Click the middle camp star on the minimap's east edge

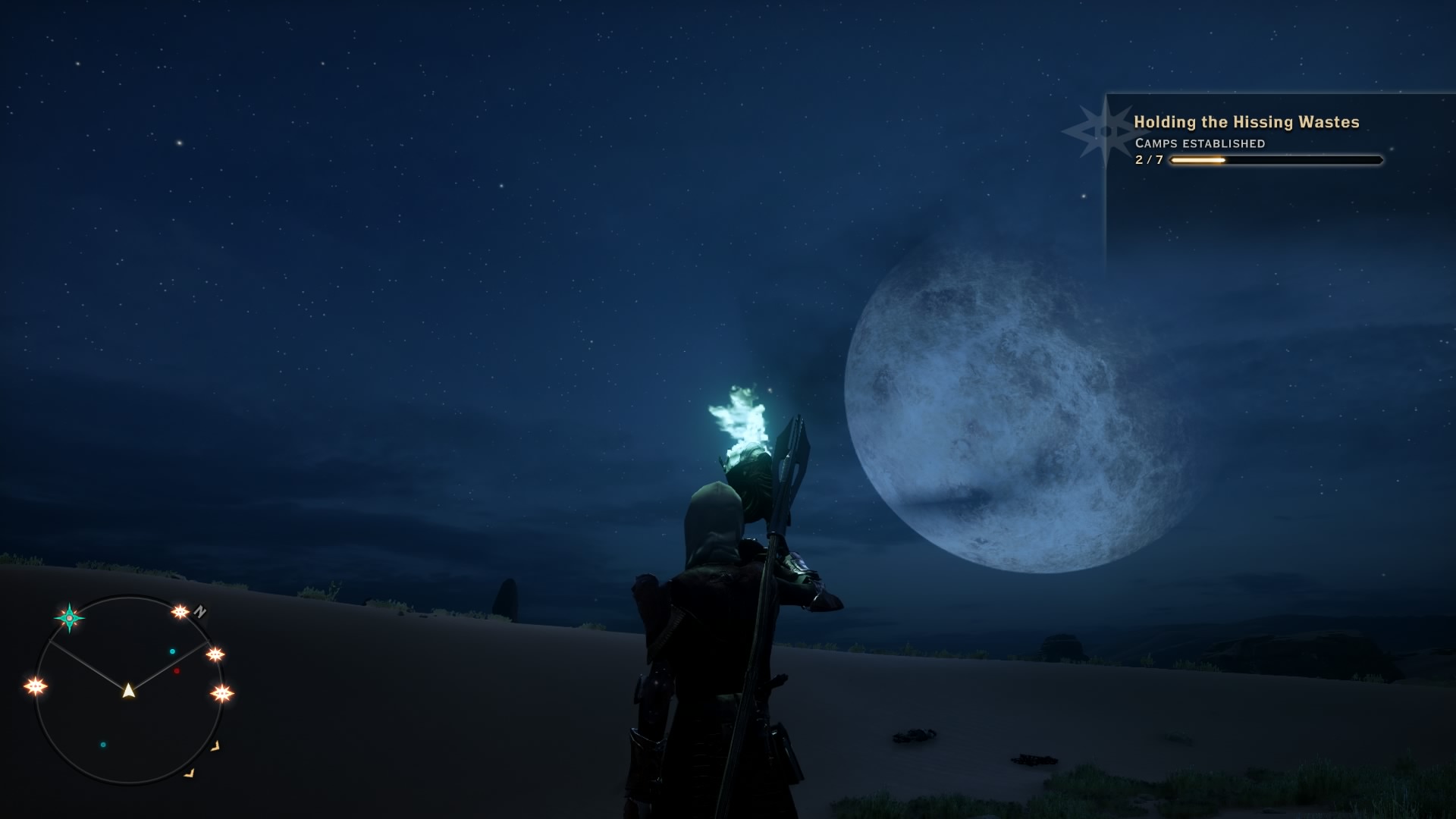215,654
